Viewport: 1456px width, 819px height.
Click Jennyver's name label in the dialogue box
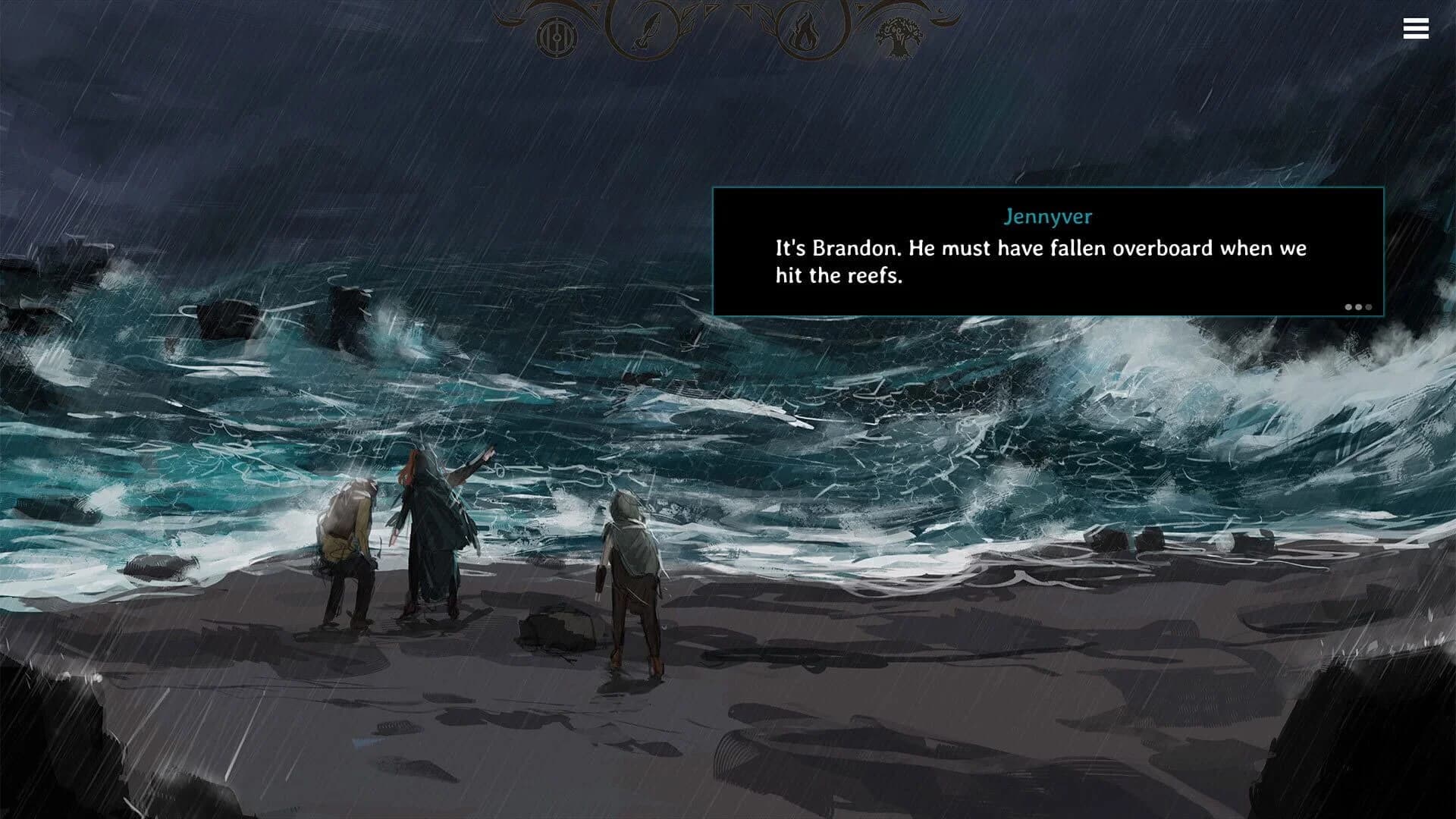pos(1049,217)
